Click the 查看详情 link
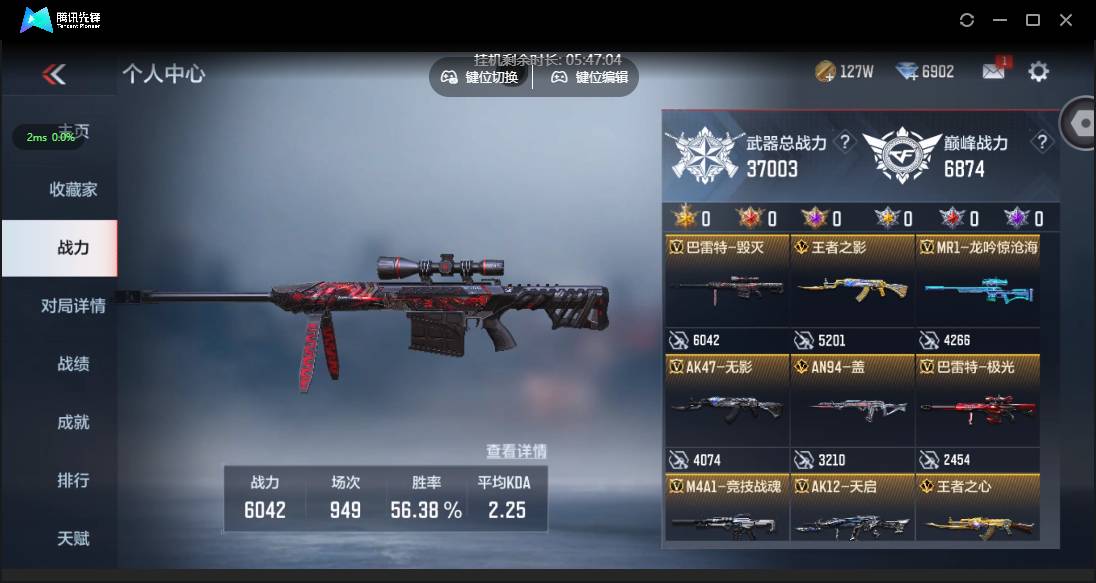1096x583 pixels. coord(516,451)
